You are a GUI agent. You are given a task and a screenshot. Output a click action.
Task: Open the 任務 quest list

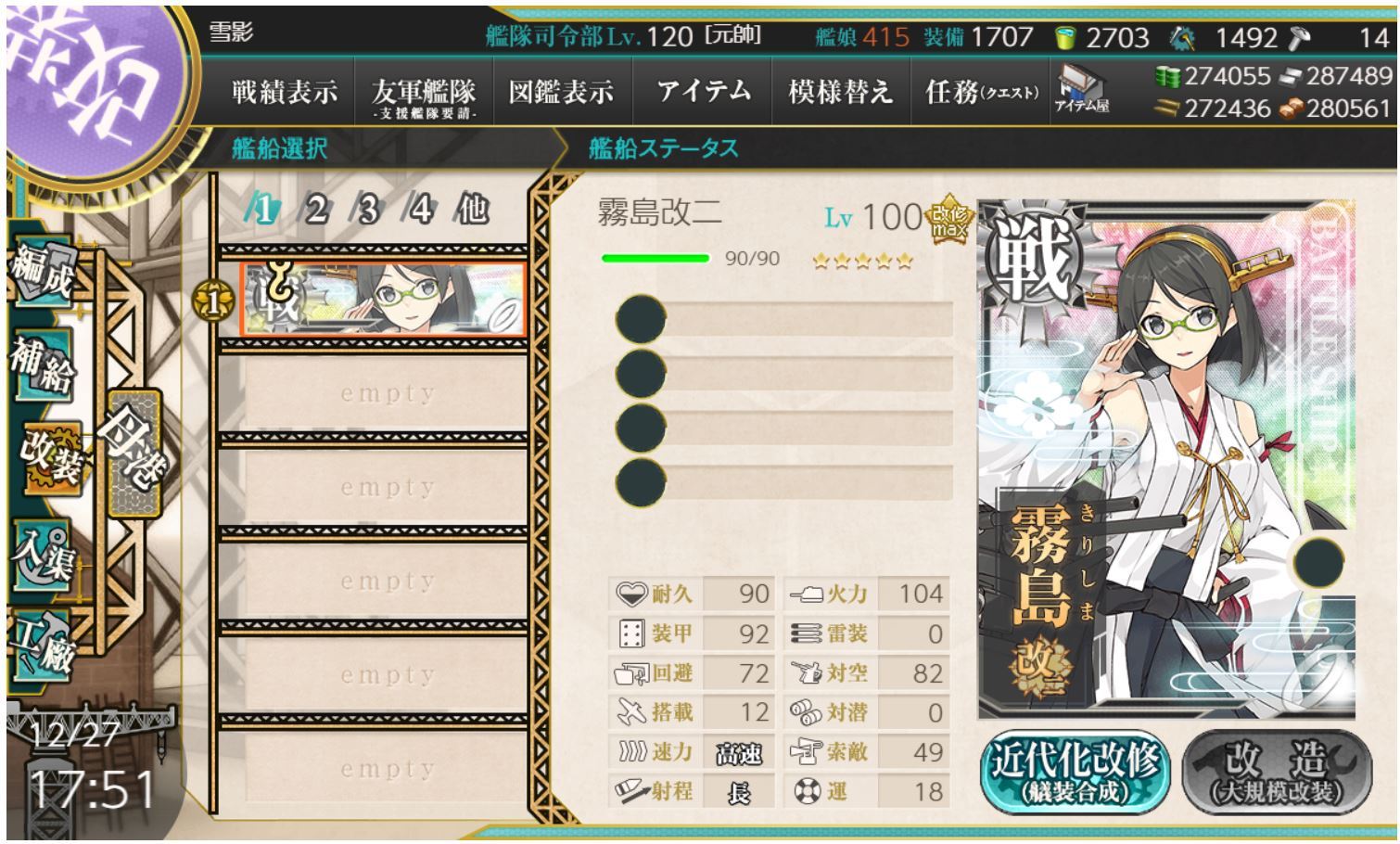pyautogui.click(x=981, y=92)
